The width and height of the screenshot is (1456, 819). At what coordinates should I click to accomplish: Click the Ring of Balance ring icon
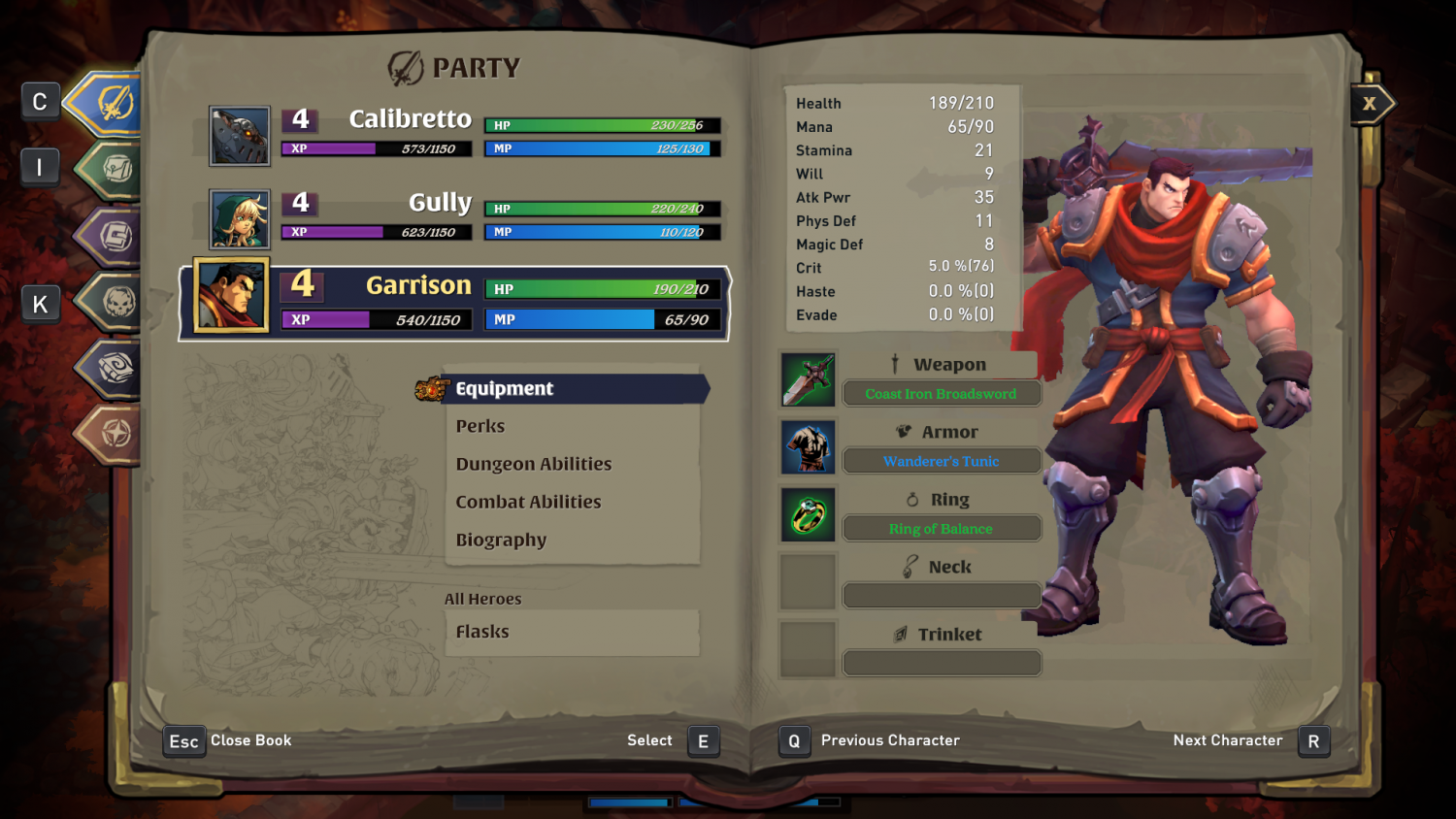[808, 514]
